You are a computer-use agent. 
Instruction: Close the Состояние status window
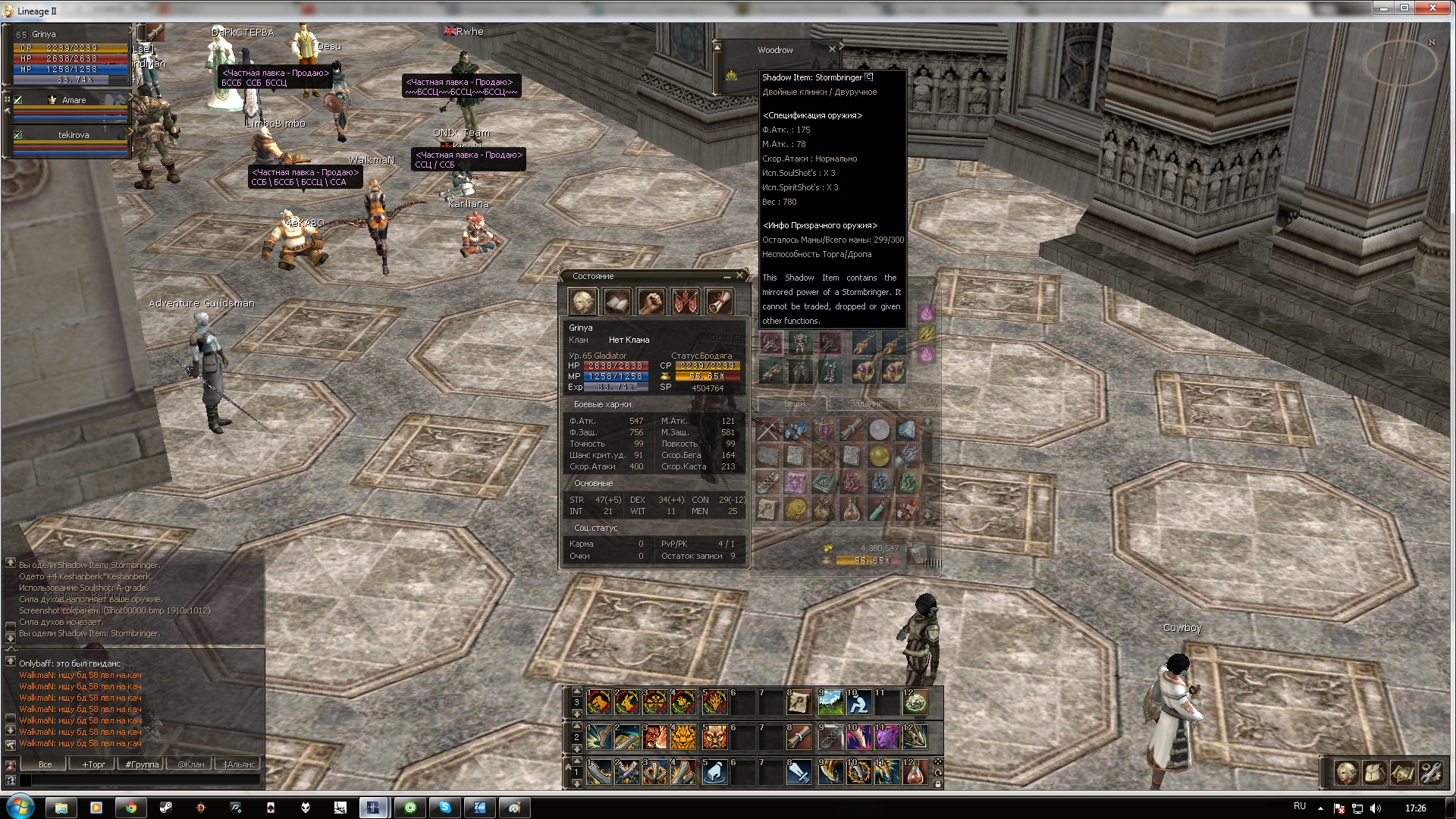[740, 275]
